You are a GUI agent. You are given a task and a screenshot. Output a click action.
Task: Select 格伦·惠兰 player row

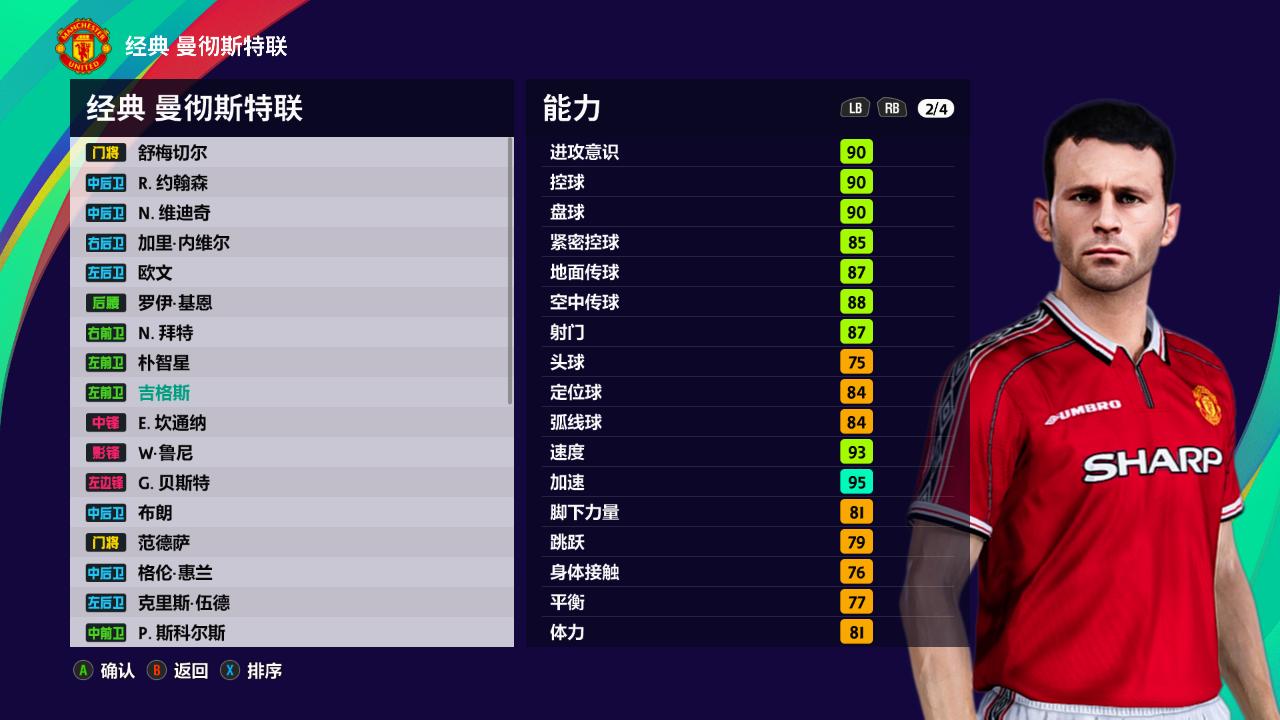pos(290,573)
